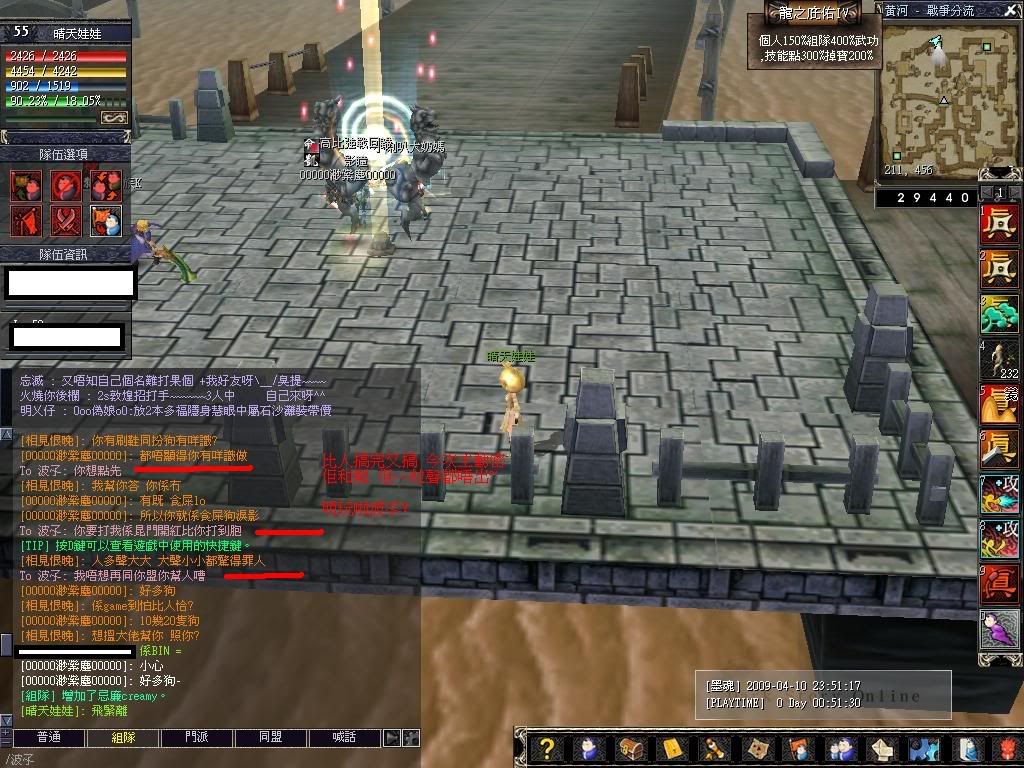Open the scroll icon in bottom toolbar
The width and height of the screenshot is (1024, 768).
713,748
